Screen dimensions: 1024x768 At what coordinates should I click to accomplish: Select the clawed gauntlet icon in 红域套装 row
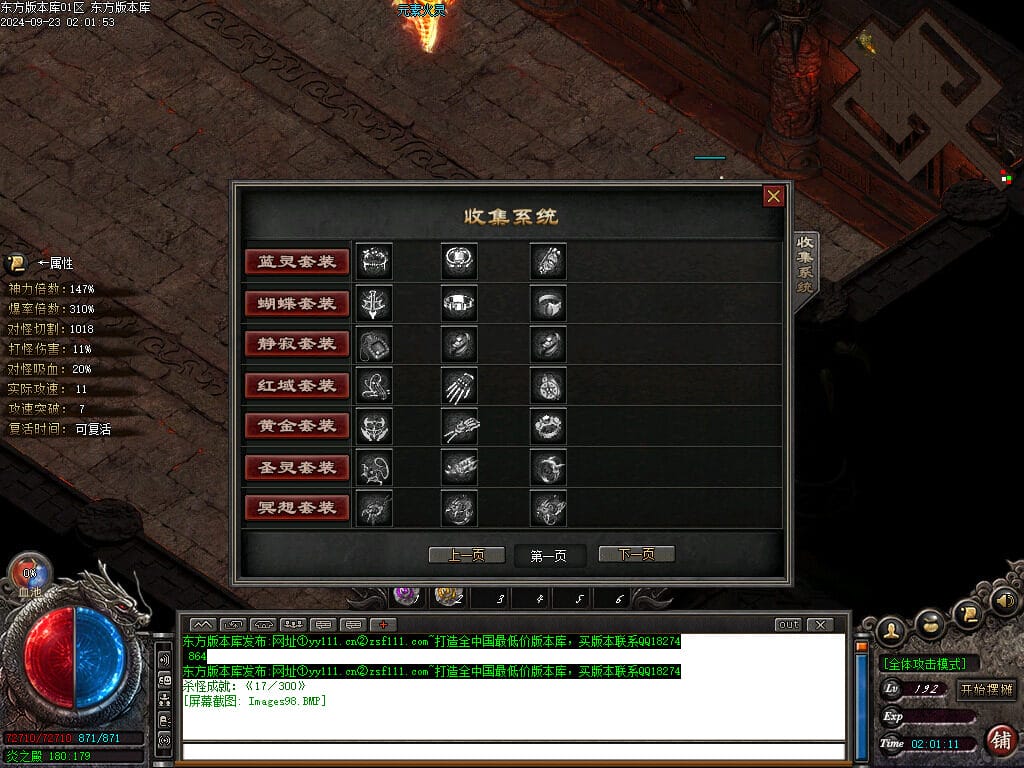(x=460, y=385)
